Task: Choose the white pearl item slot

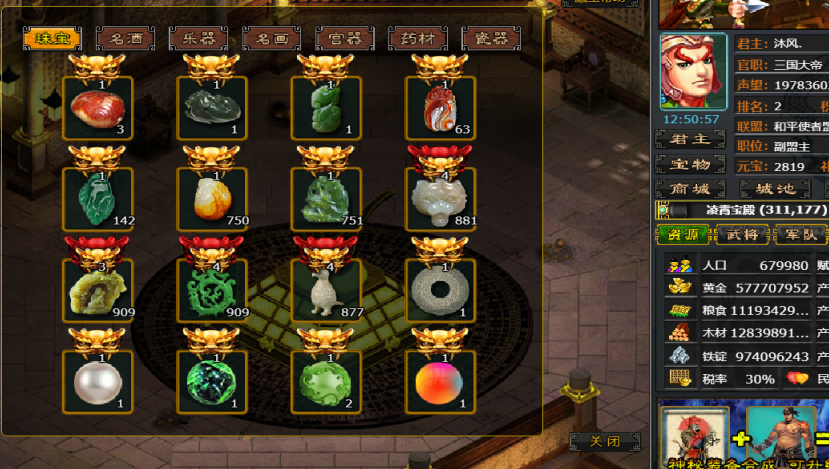Action: pos(97,381)
